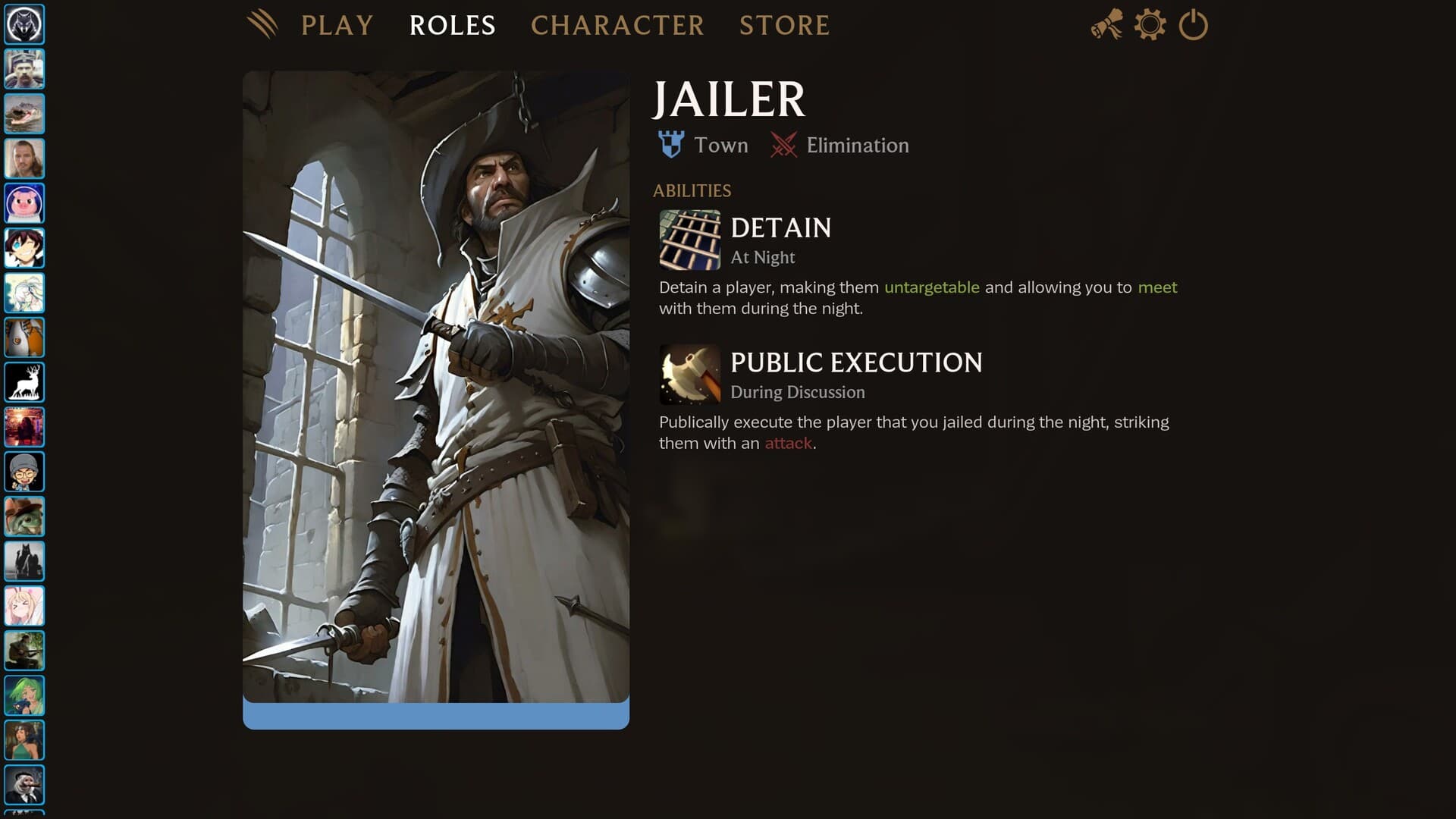The width and height of the screenshot is (1456, 819).
Task: Select the wolf emblem avatar atop sidebar
Action: pos(24,24)
